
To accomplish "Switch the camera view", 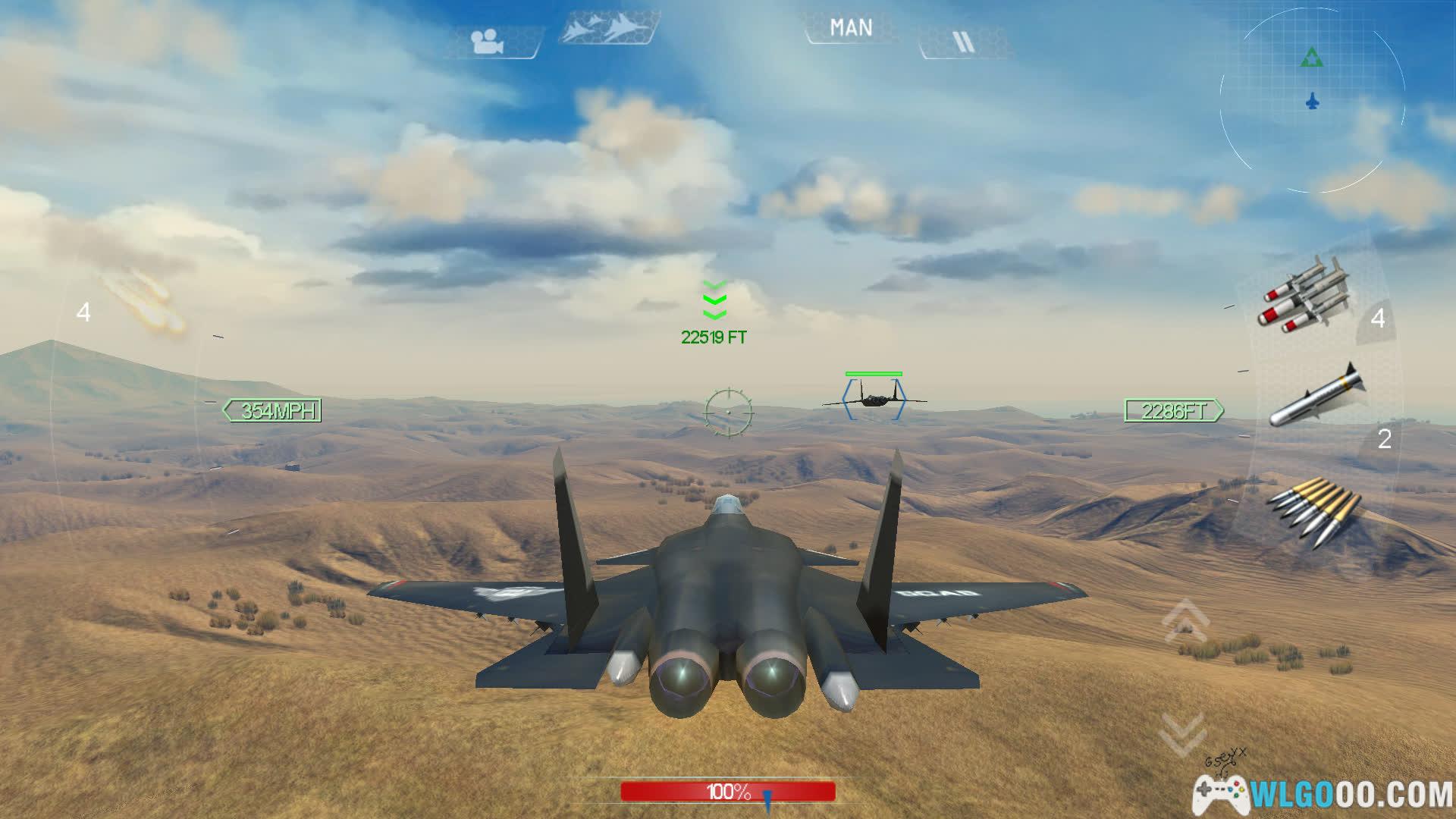I will click(489, 42).
